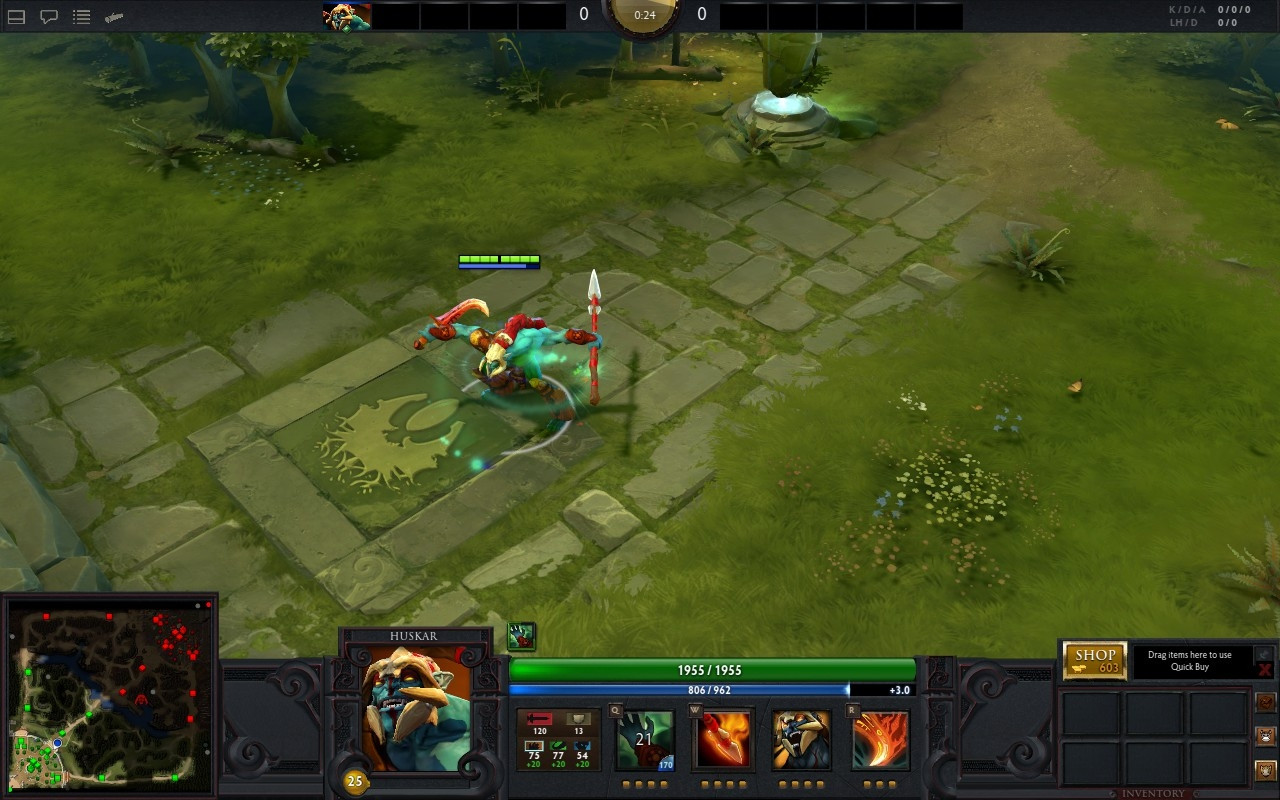Click the Berserker's Blood passive icon
This screenshot has width=1280, height=800.
click(x=801, y=740)
